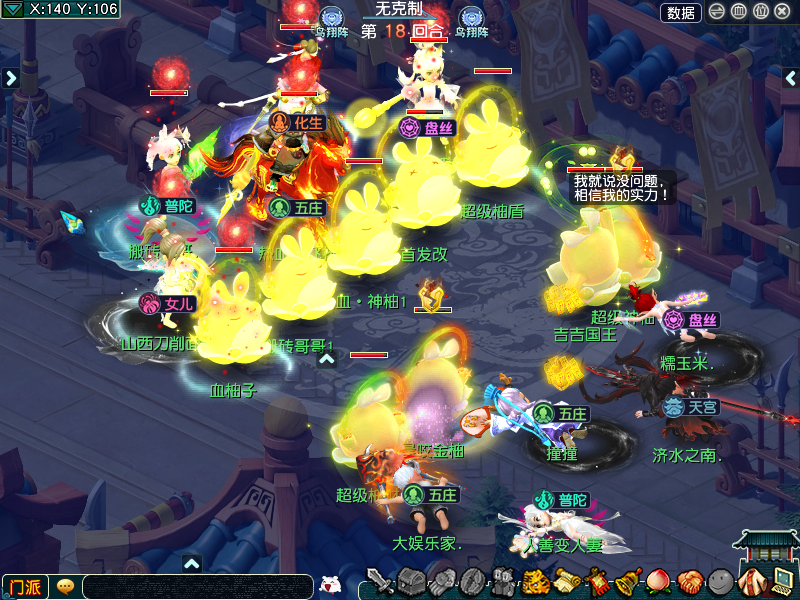Image resolution: width=800 pixels, height=600 pixels.
Task: Click the golden bell icon
Action: tap(628, 581)
